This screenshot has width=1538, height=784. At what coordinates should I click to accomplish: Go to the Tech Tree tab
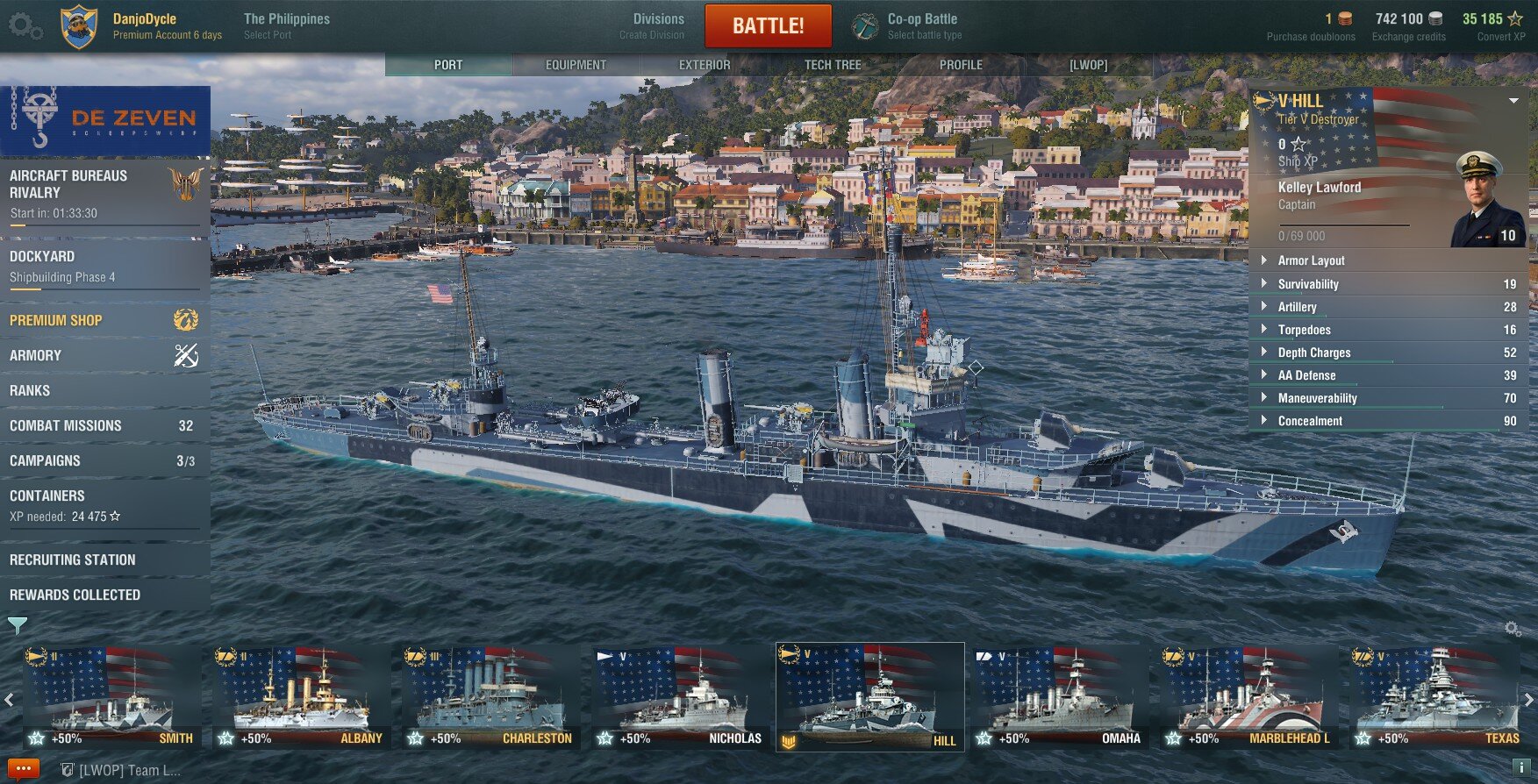pyautogui.click(x=832, y=65)
